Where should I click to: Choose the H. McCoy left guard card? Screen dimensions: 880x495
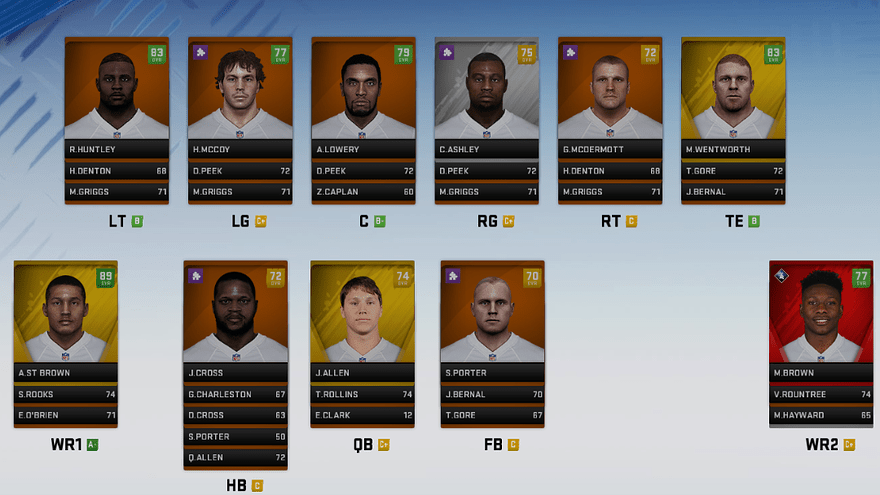(239, 96)
